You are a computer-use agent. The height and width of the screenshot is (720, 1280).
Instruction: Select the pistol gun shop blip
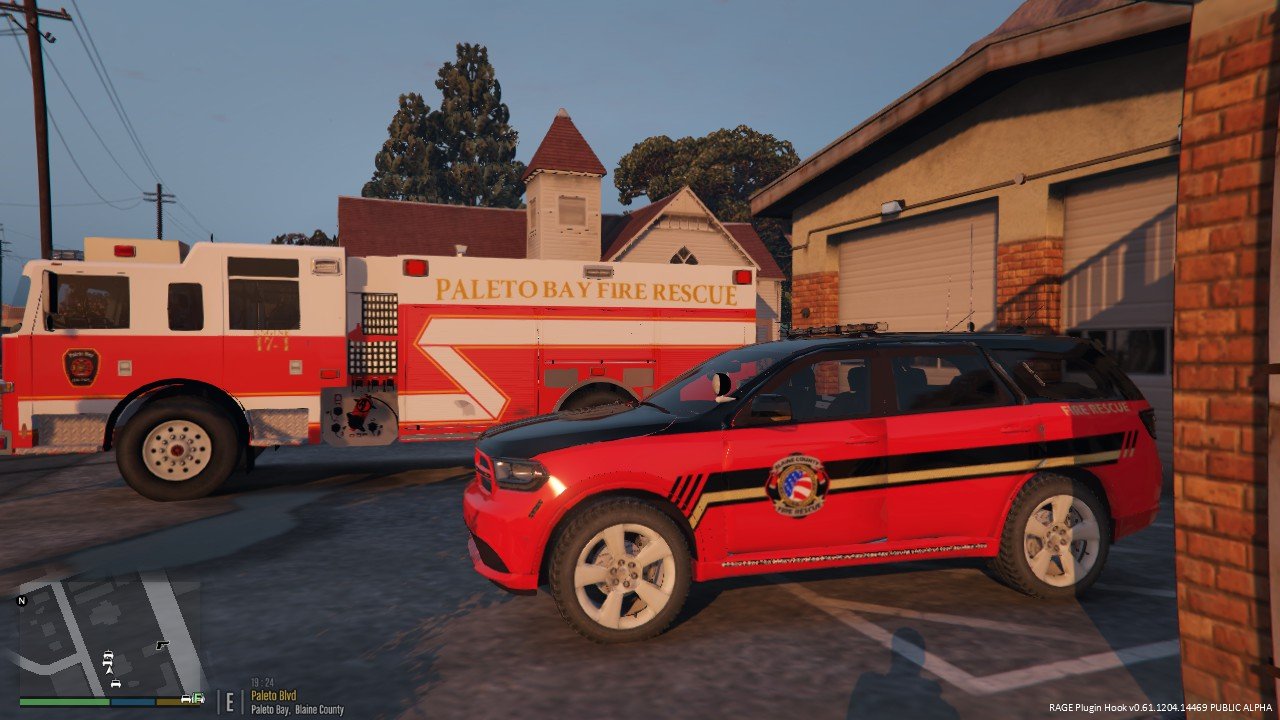(161, 646)
